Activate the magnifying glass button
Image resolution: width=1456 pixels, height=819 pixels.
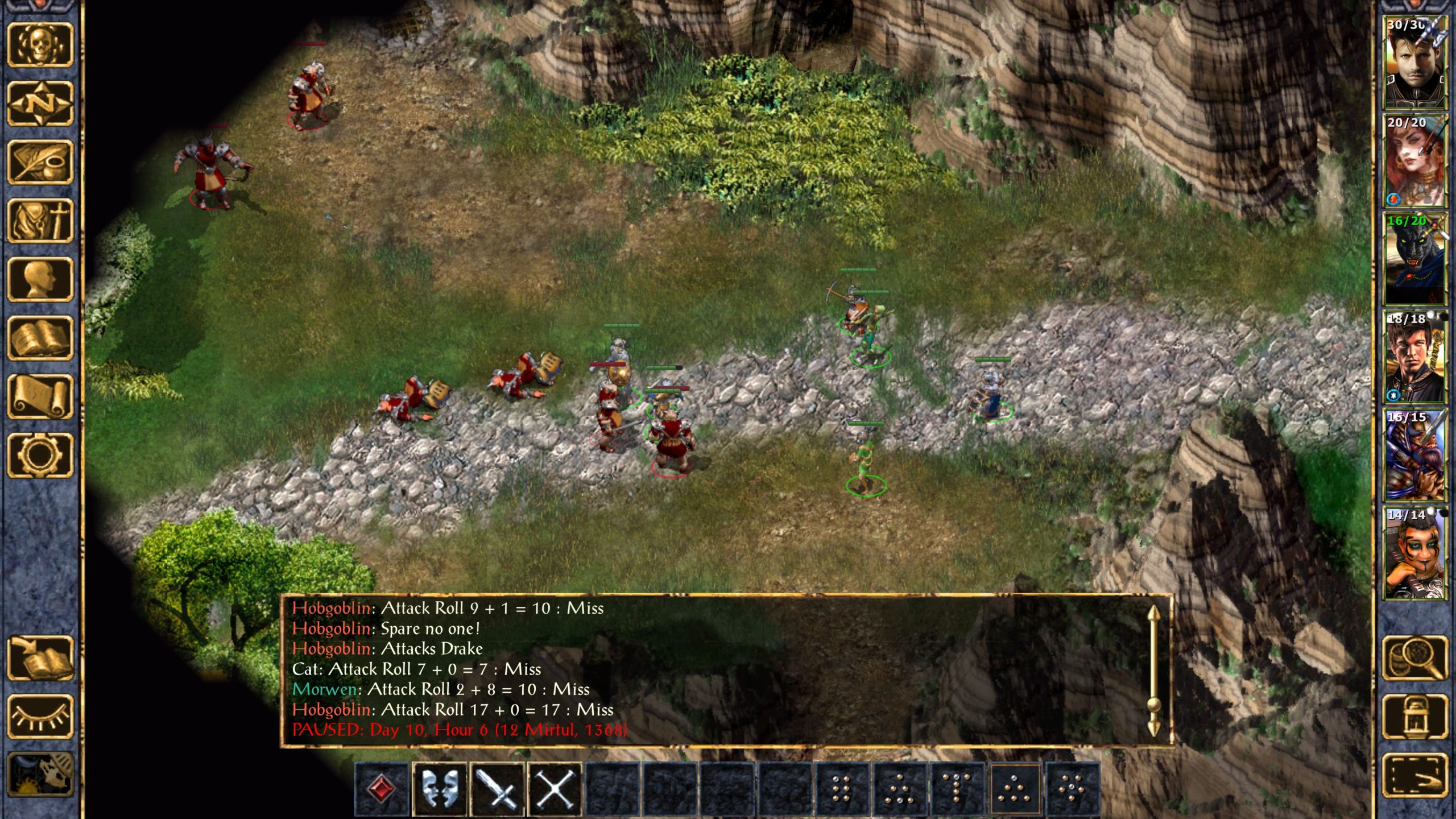[1414, 658]
